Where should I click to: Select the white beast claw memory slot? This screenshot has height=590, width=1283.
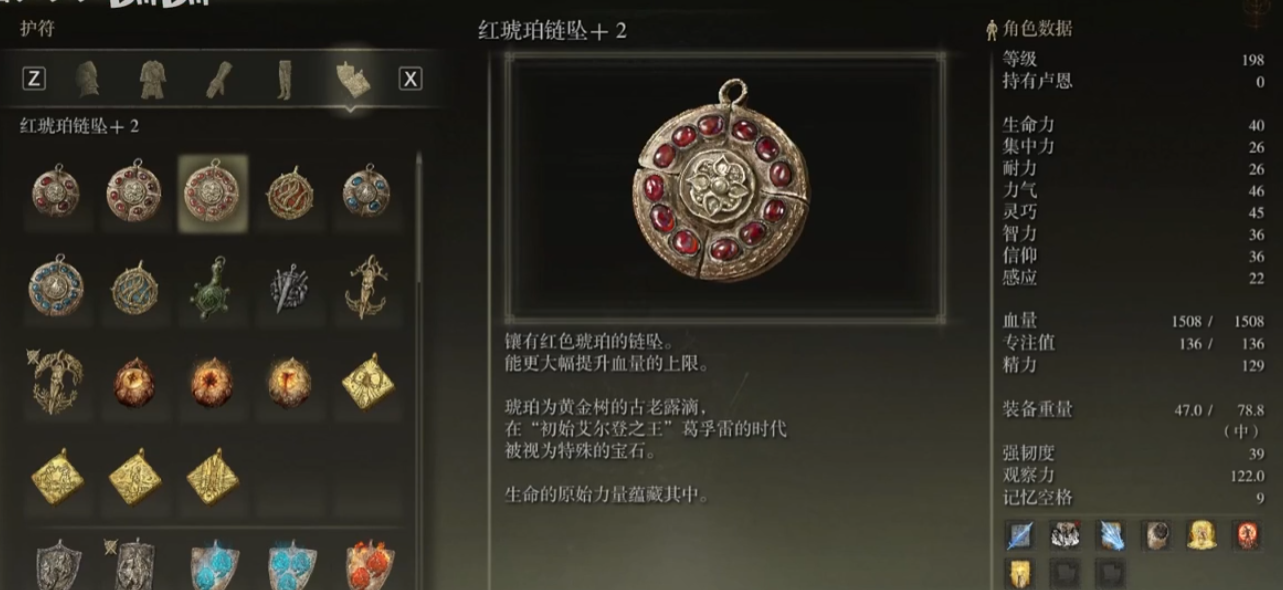(1064, 536)
